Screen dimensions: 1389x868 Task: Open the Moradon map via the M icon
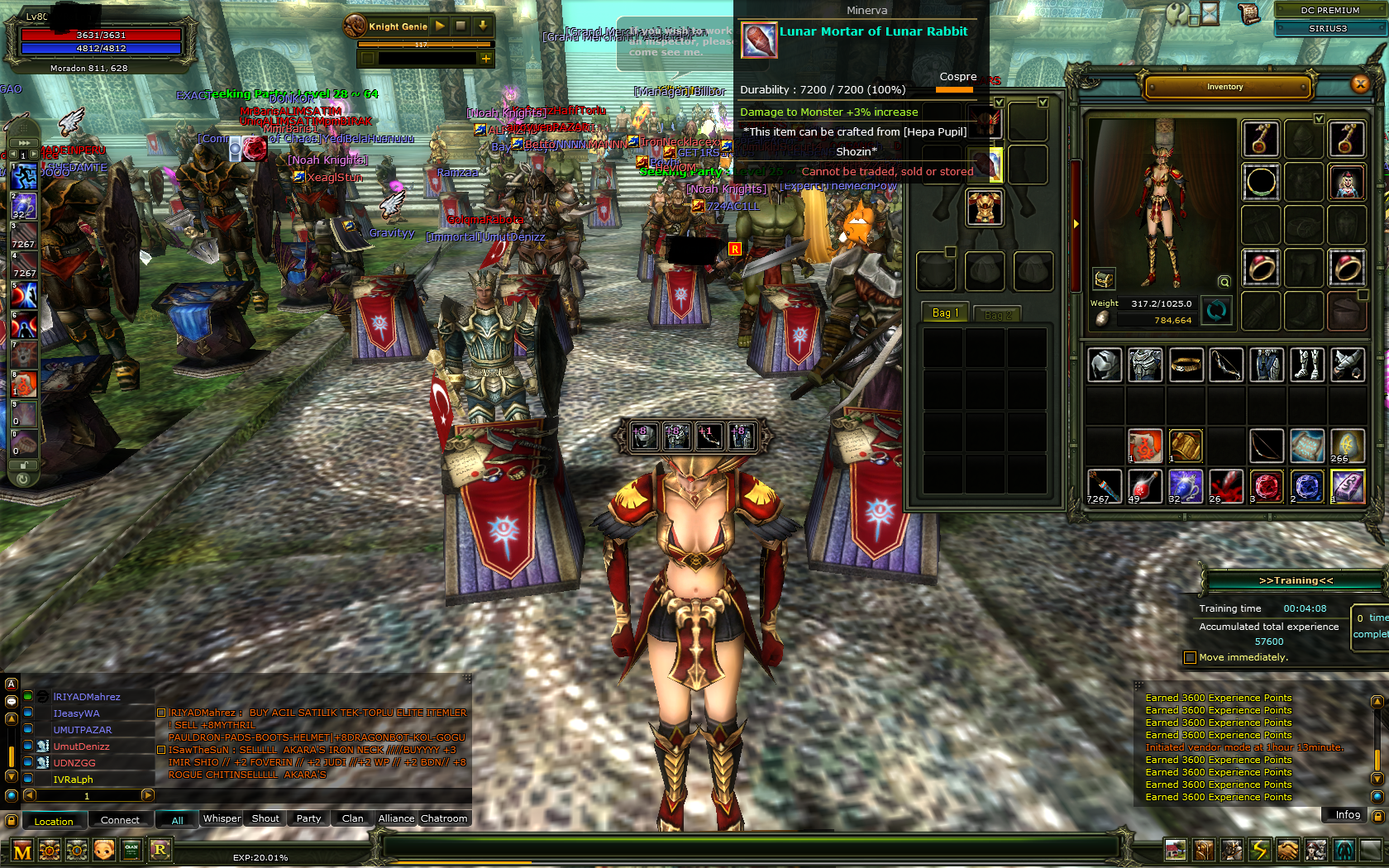tap(24, 850)
